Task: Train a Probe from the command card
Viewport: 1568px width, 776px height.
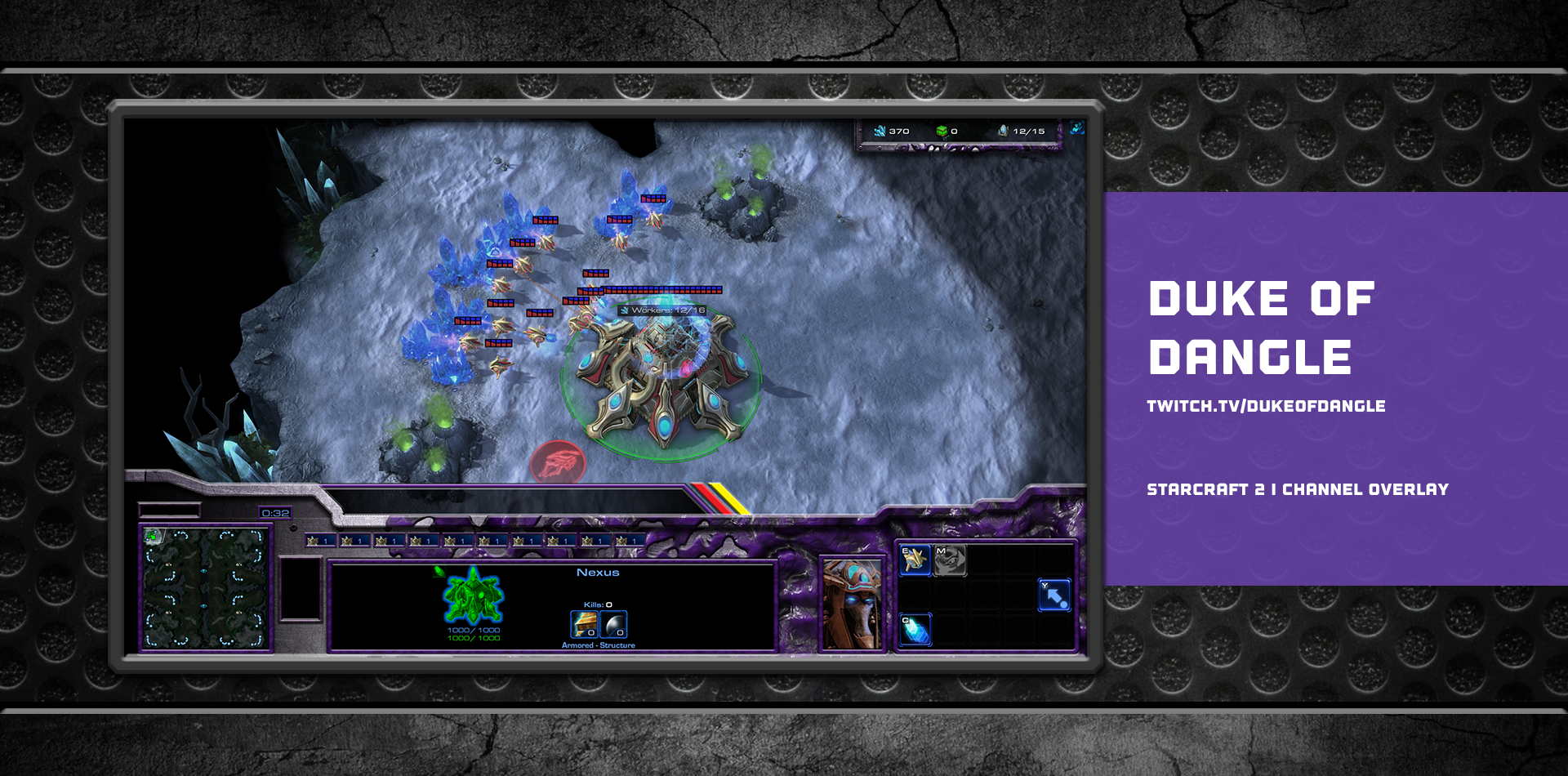Action: (x=915, y=560)
